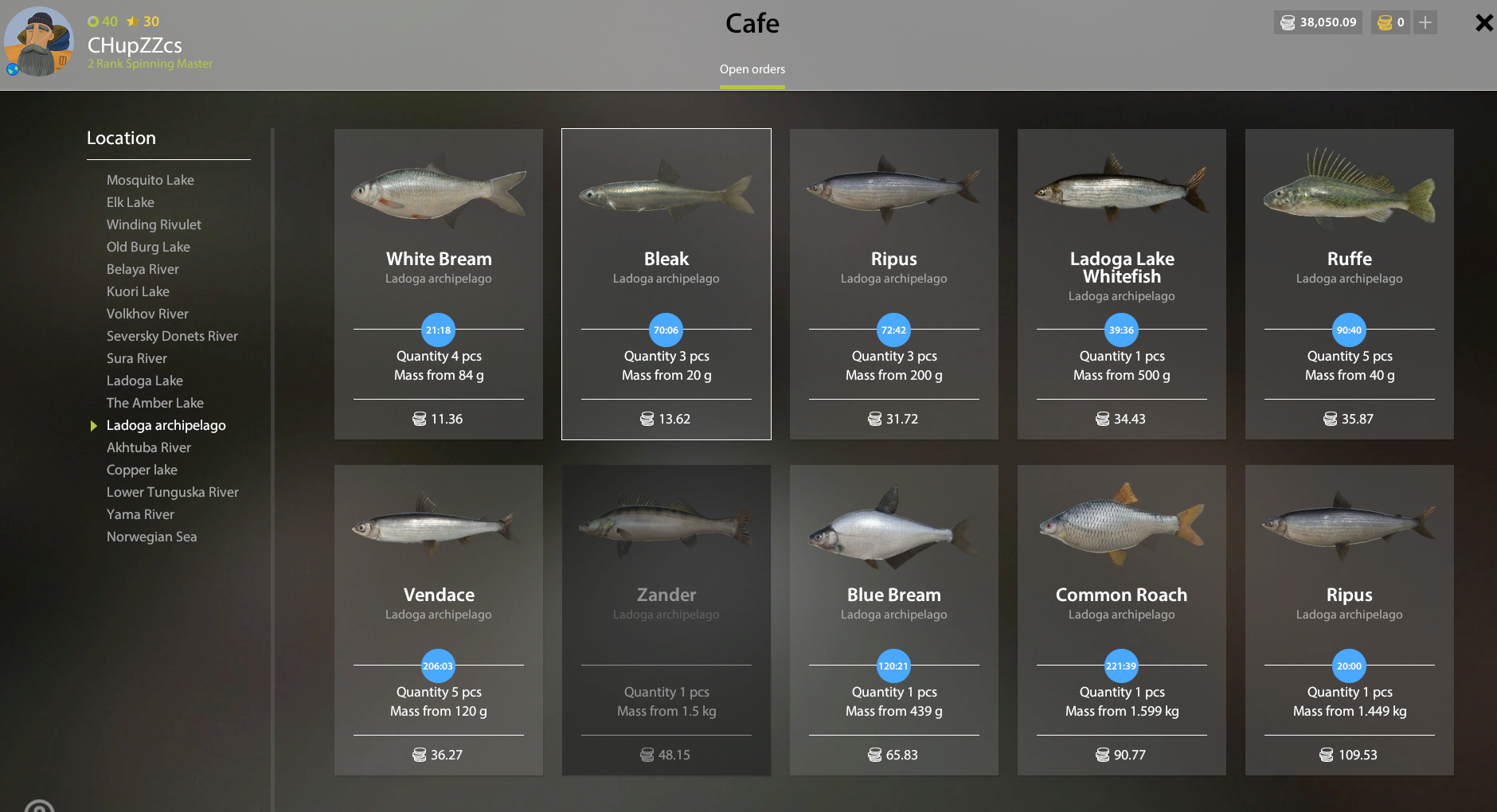The height and width of the screenshot is (812, 1497).
Task: Pick Volkhov River in the location list
Action: pos(147,314)
